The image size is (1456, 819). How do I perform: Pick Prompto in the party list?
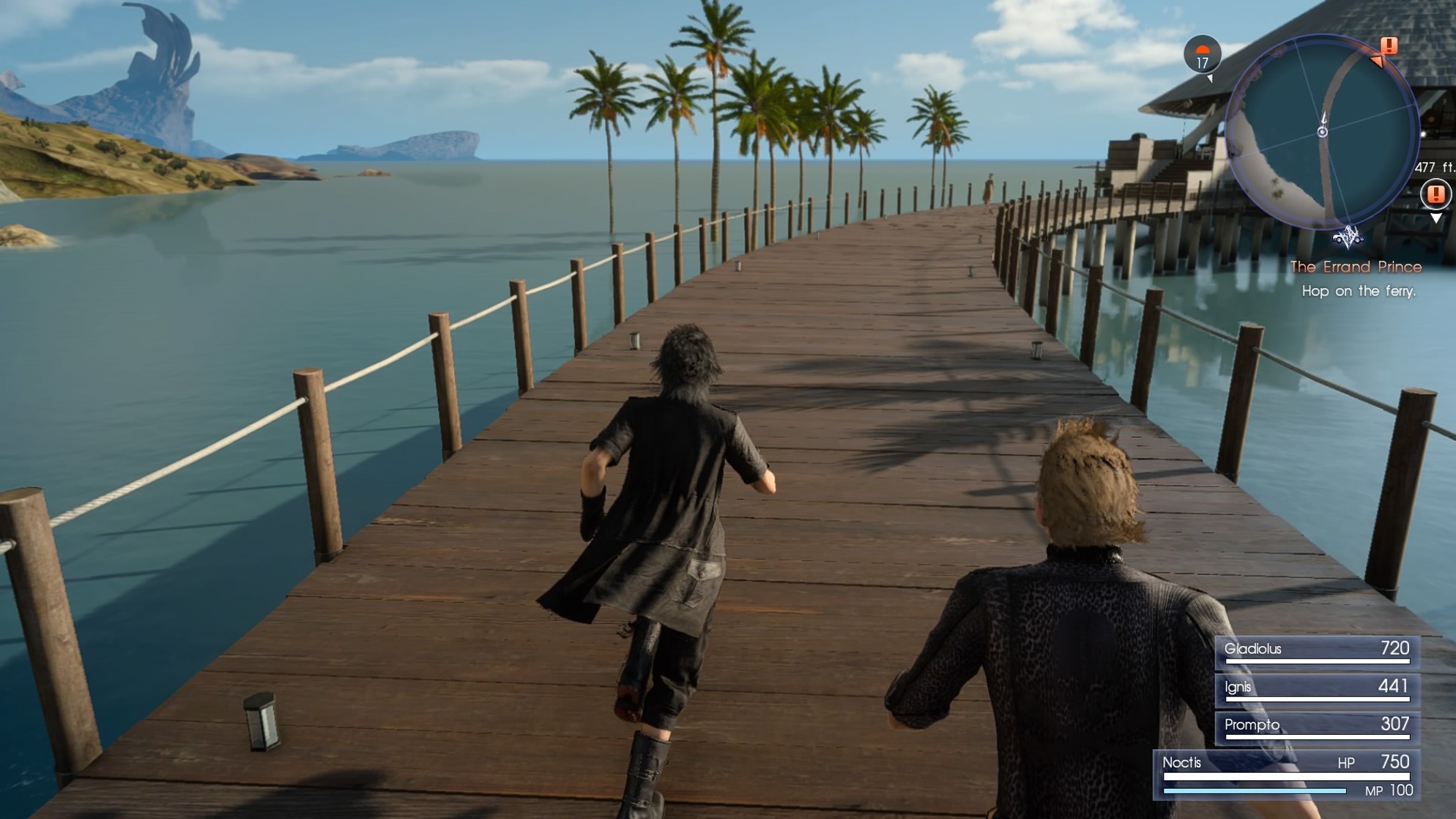1317,726
